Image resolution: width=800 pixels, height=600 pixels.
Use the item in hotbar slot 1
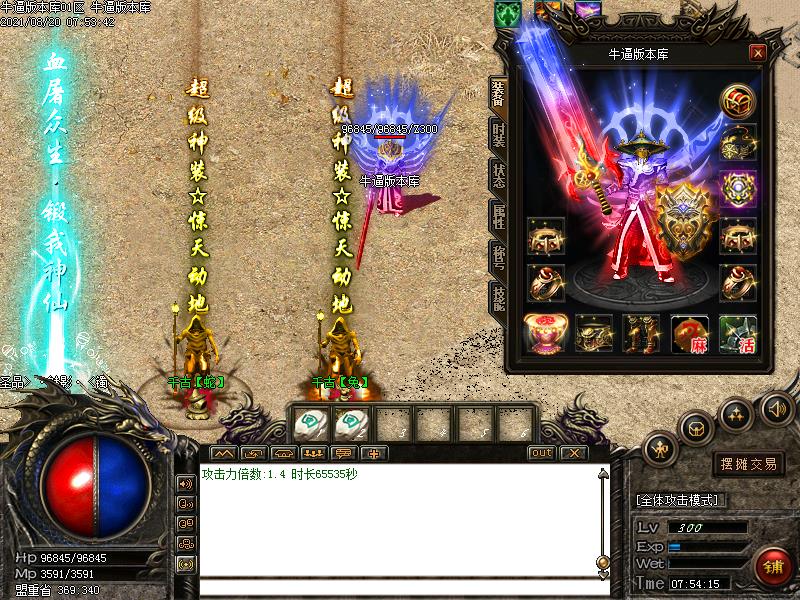click(x=309, y=424)
